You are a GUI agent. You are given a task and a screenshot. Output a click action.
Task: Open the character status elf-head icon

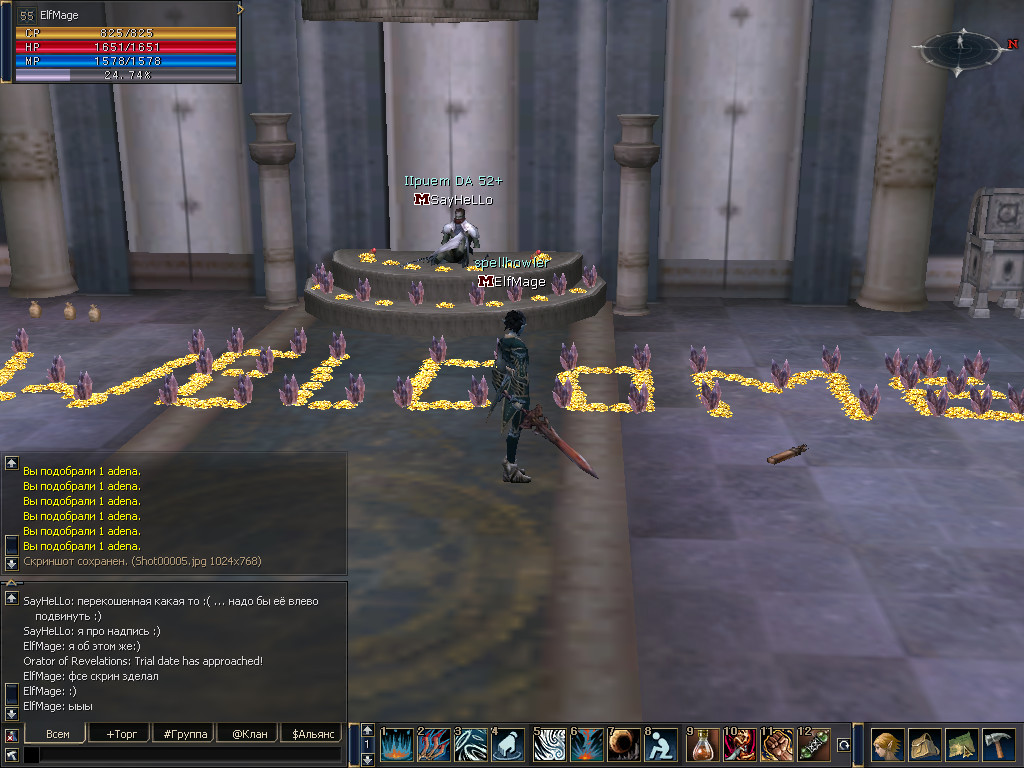pos(887,745)
